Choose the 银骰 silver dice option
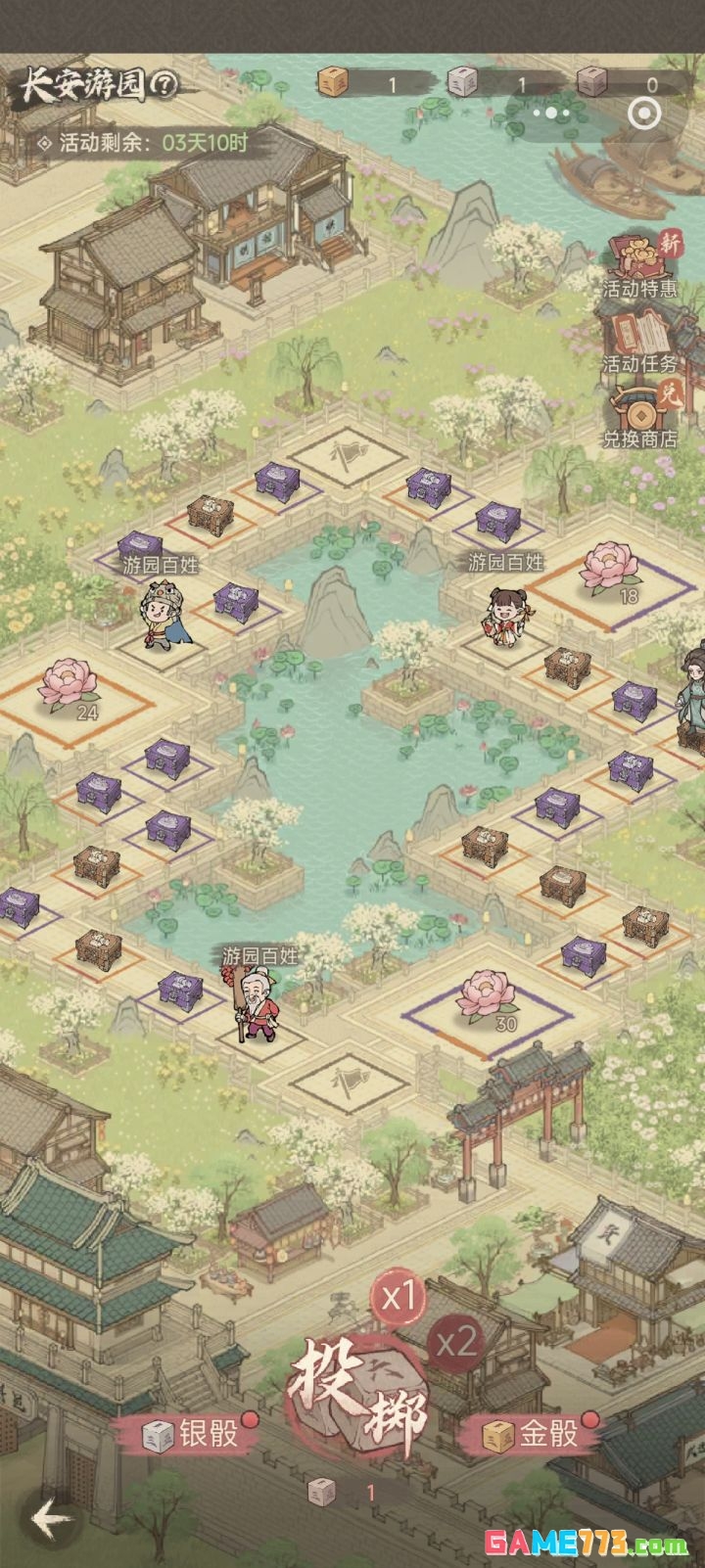 193,1435
